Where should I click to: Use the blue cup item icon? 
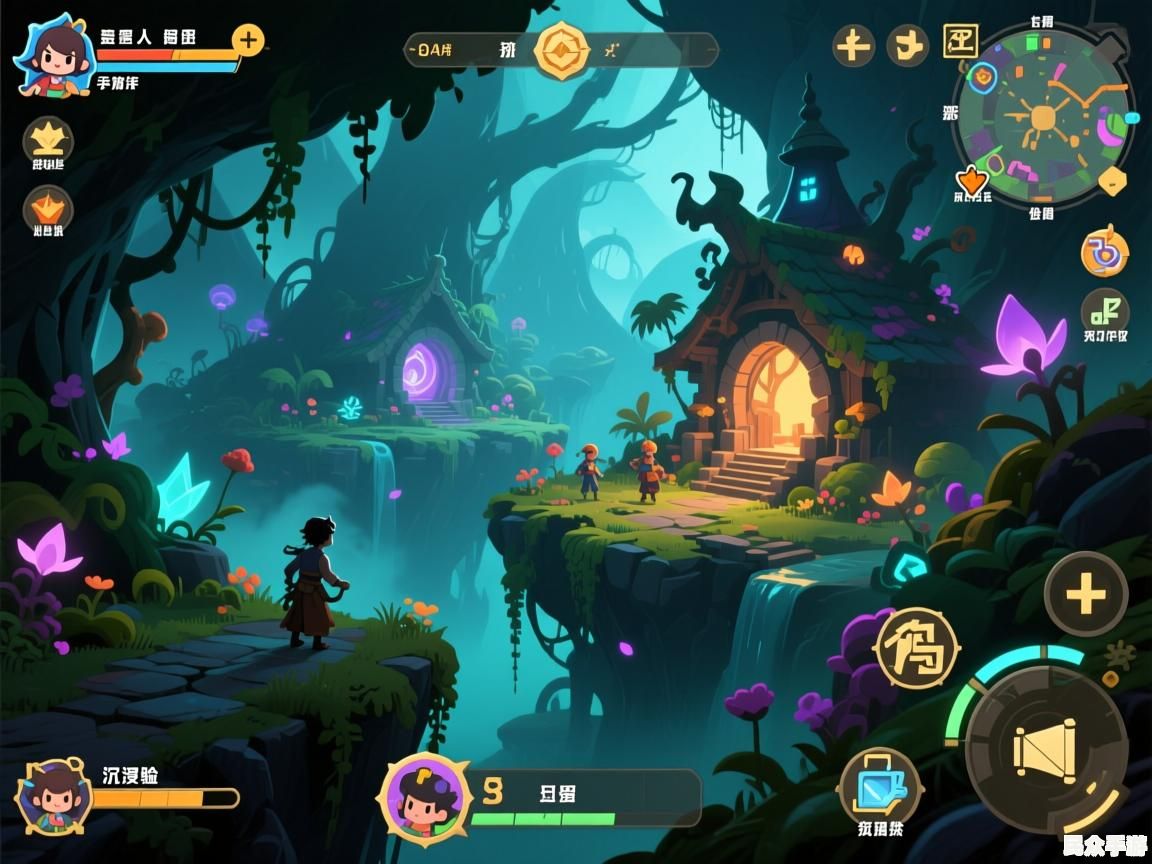(x=879, y=787)
